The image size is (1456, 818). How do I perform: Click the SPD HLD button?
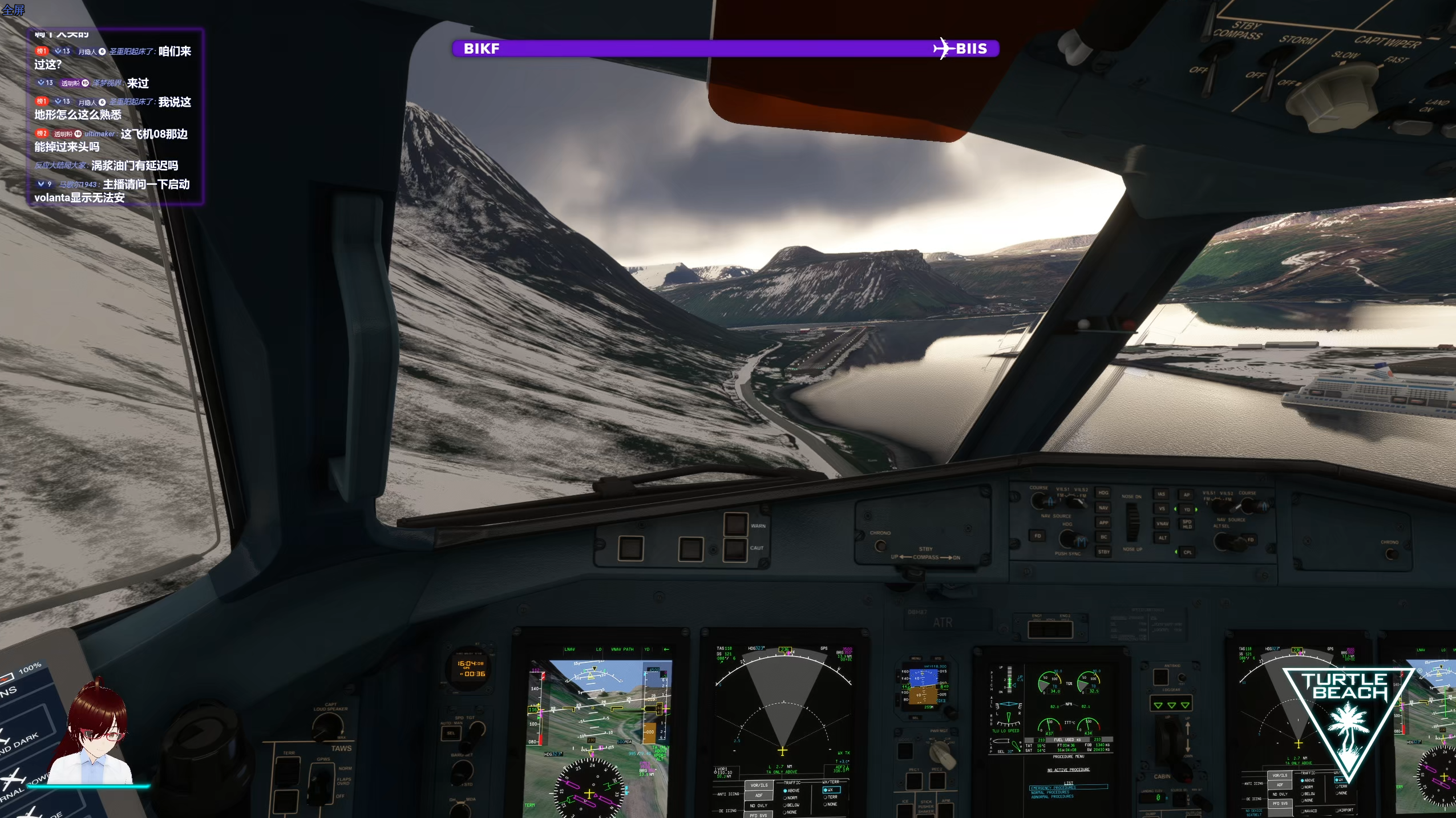click(1187, 523)
